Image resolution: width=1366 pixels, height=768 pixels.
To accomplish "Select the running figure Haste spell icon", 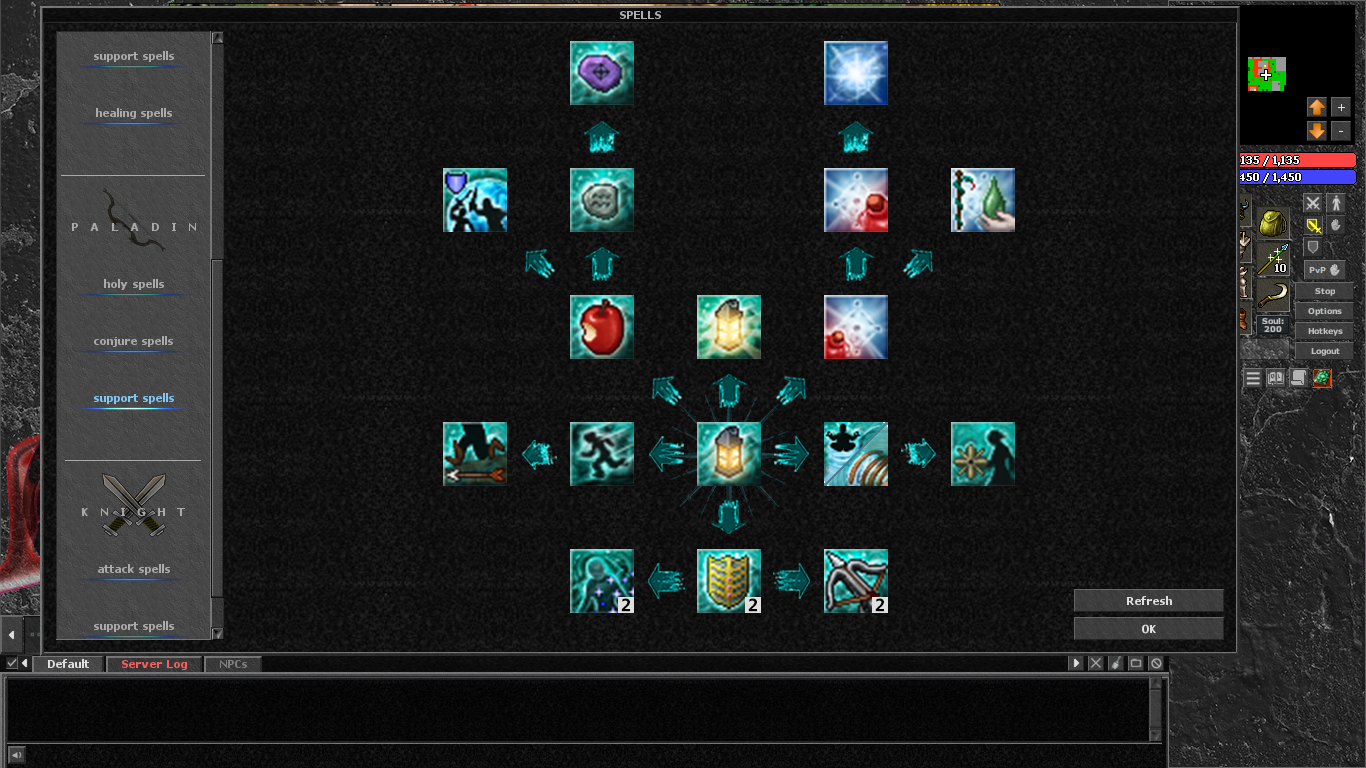I will pyautogui.click(x=601, y=453).
